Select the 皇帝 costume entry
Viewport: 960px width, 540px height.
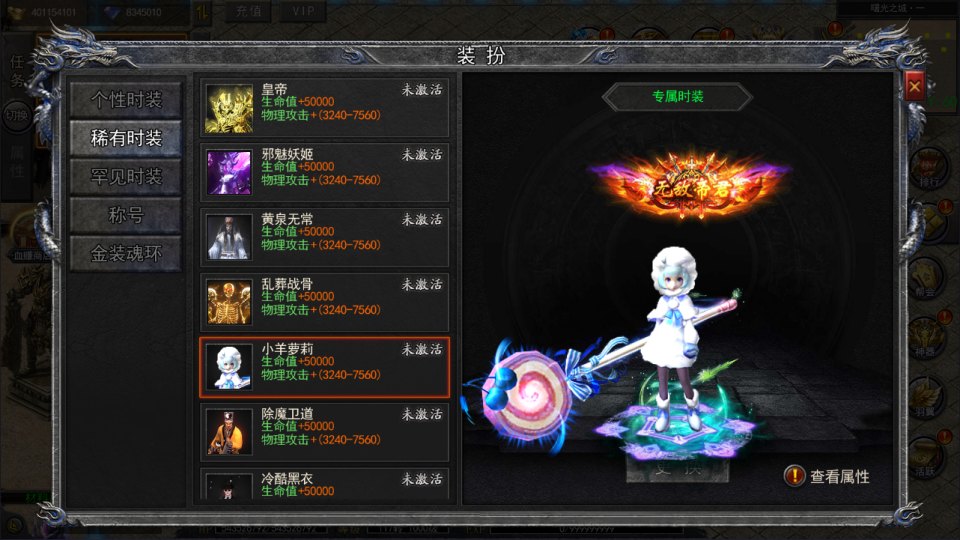pos(324,107)
